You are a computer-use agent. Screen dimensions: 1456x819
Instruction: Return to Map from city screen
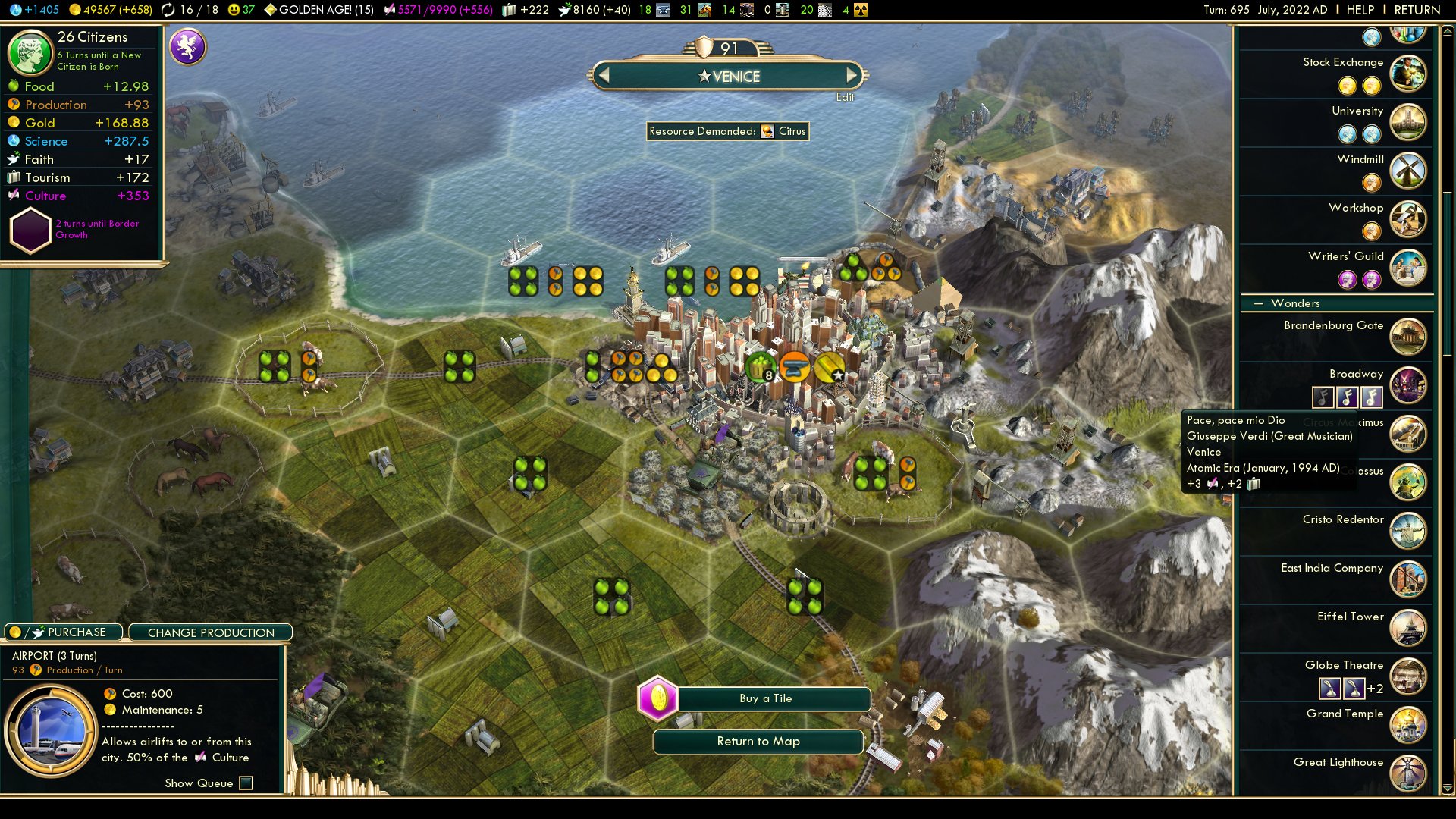[x=758, y=742]
